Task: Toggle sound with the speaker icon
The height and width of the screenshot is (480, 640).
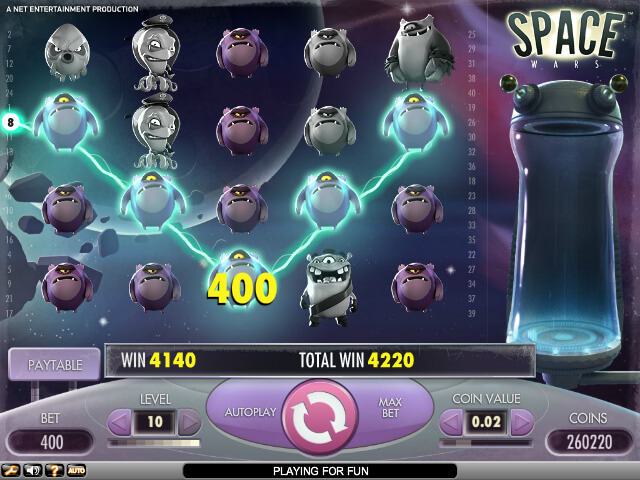Action: [33, 469]
